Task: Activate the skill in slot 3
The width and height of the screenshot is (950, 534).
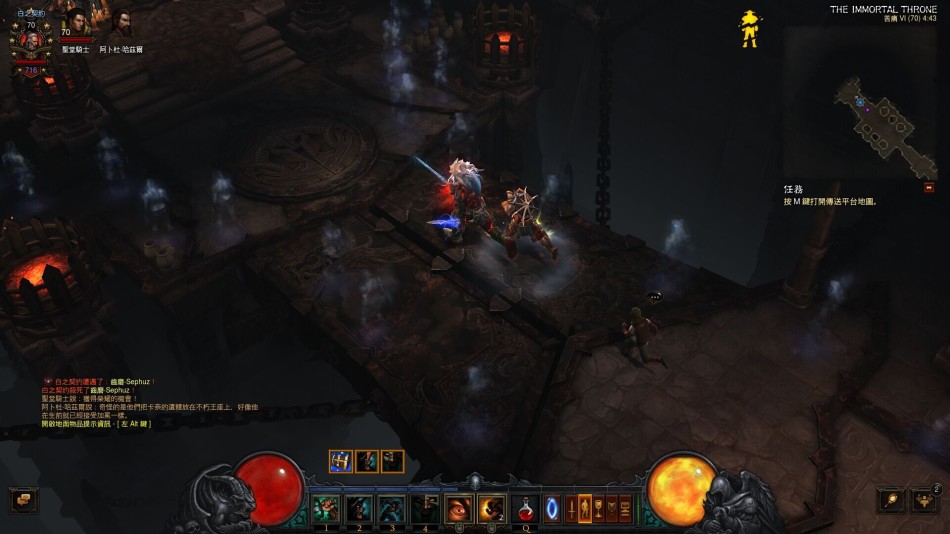Action: pyautogui.click(x=392, y=508)
